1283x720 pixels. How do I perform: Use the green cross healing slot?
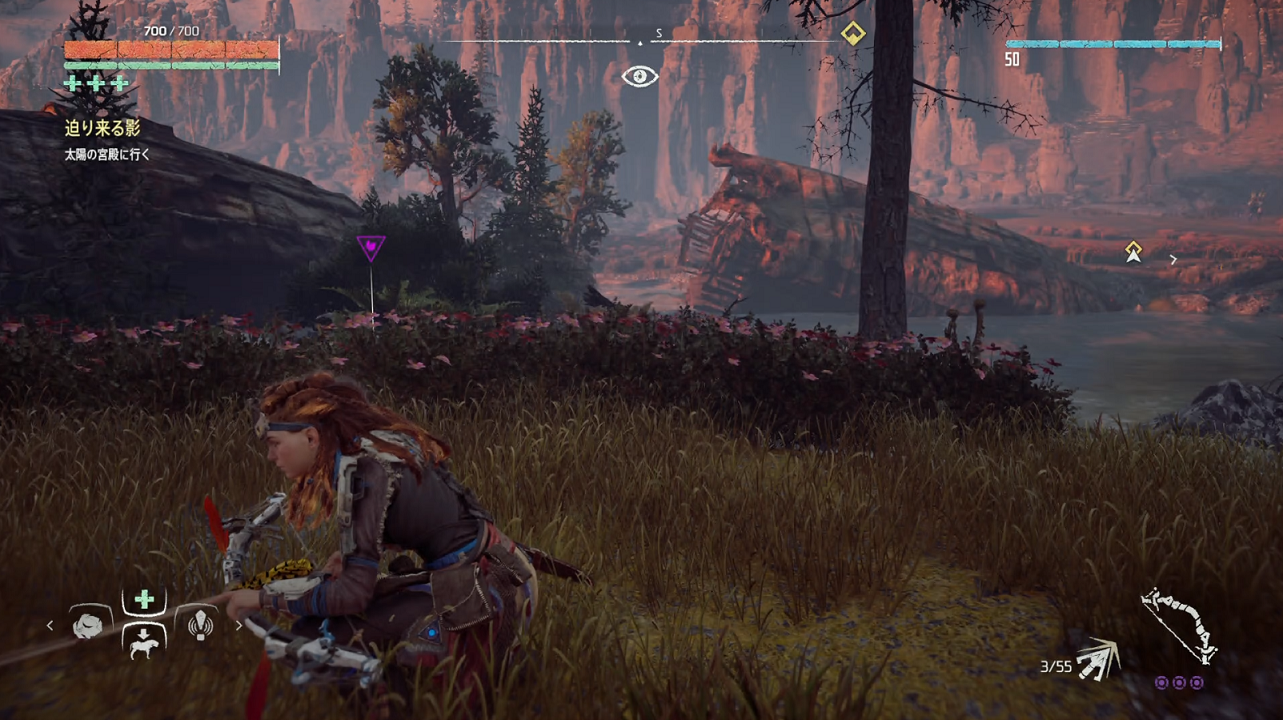[x=144, y=600]
